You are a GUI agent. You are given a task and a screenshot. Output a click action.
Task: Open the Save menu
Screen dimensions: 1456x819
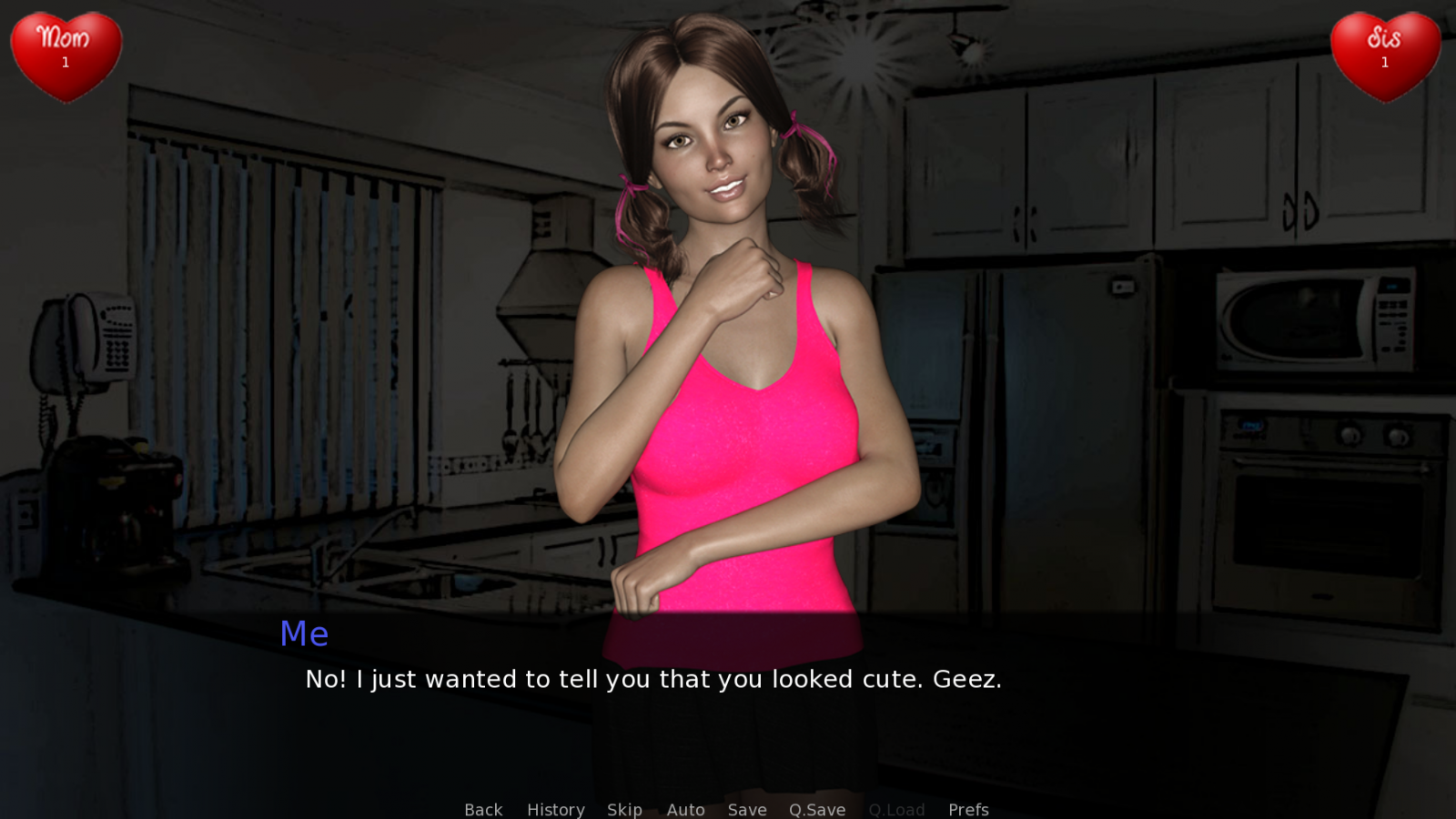coord(747,809)
